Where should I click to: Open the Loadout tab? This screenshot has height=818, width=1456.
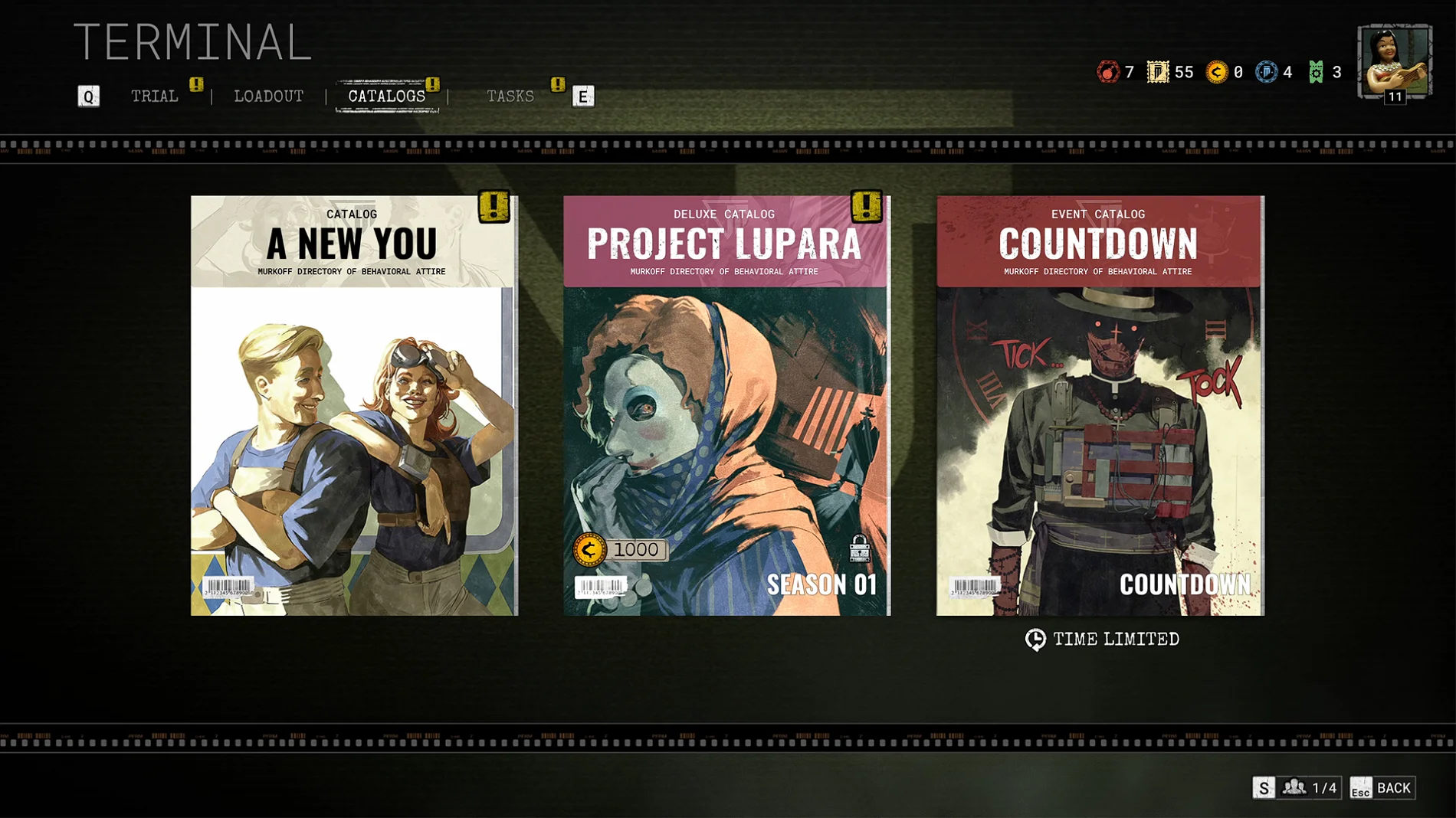point(268,97)
